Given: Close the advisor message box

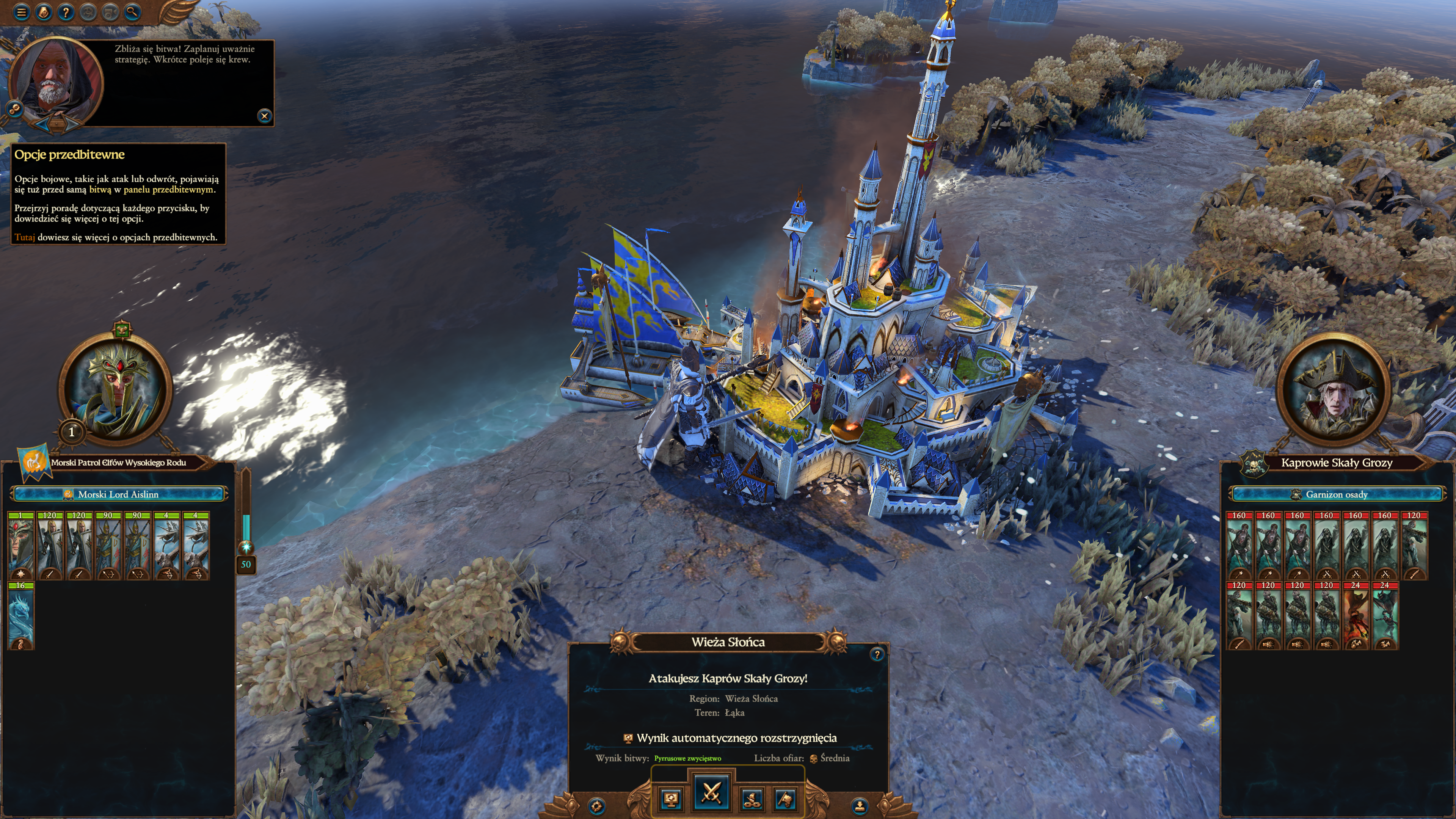Looking at the screenshot, I should point(264,116).
